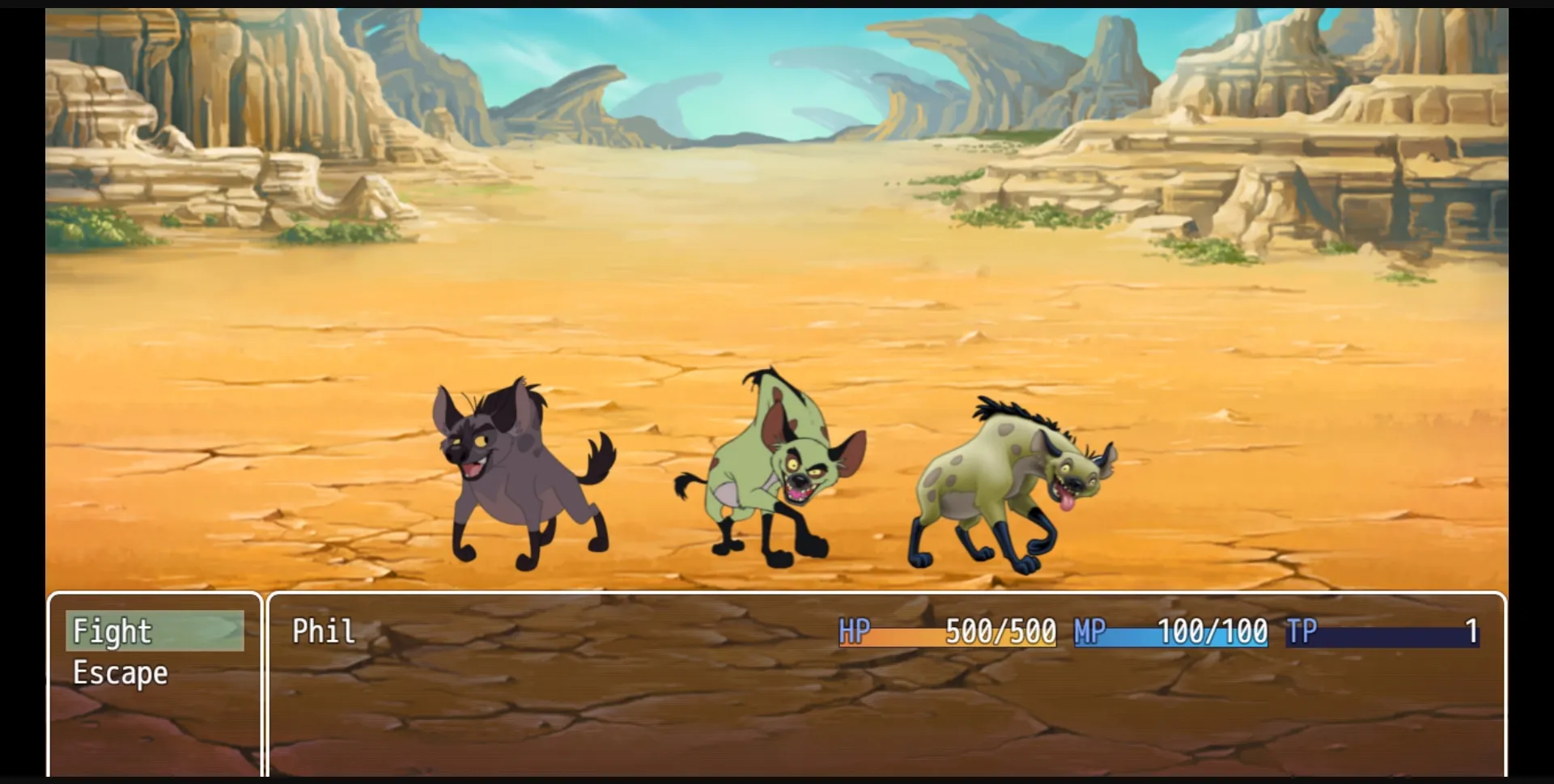Click the HP label
This screenshot has width=1554, height=784.
click(x=856, y=632)
